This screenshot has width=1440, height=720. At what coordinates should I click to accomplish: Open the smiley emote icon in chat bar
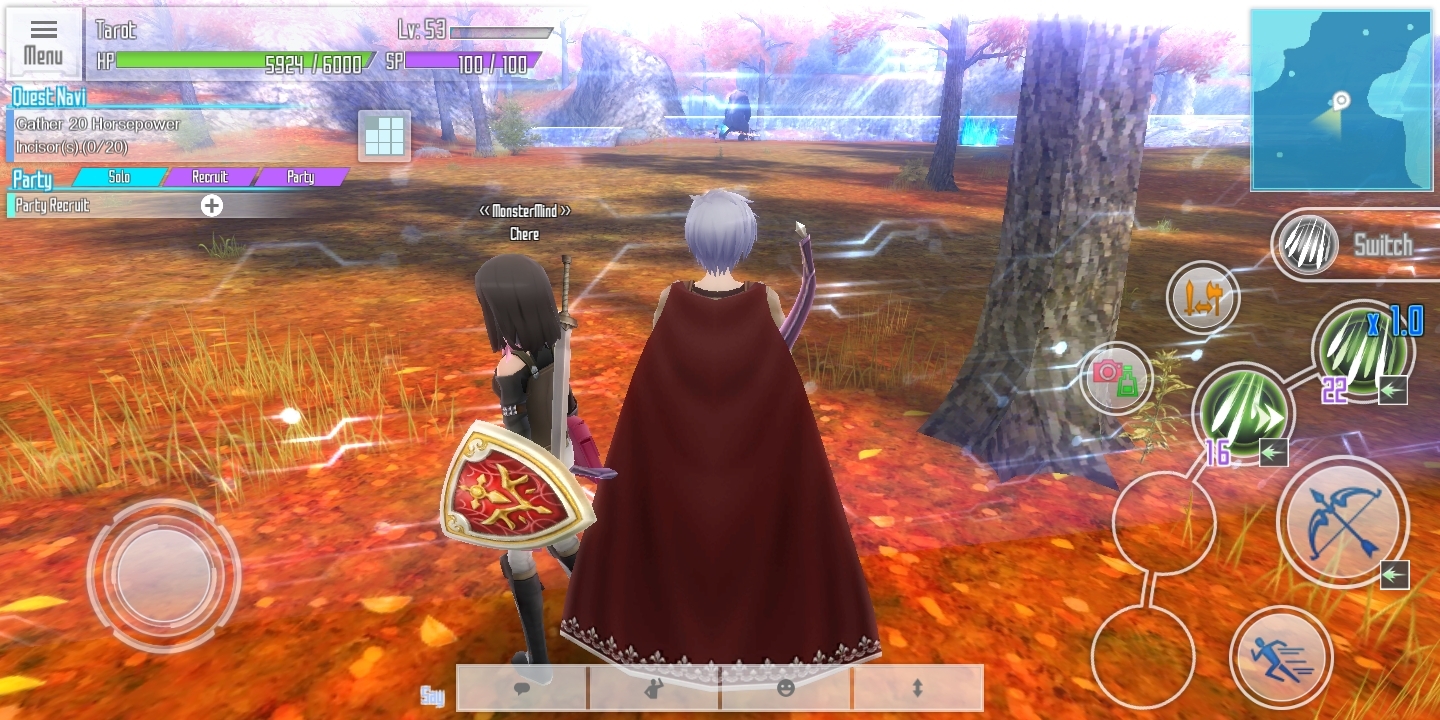pos(785,688)
